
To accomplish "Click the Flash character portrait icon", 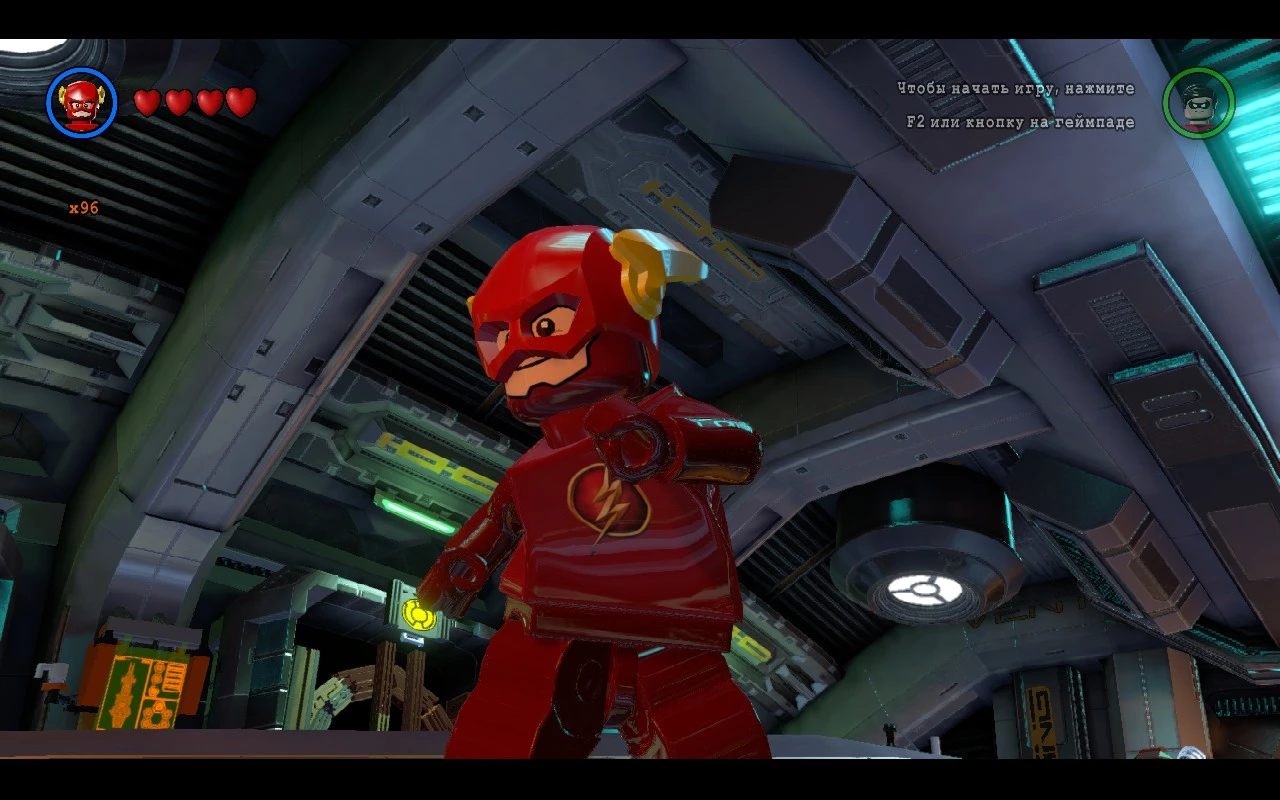I will (80, 102).
